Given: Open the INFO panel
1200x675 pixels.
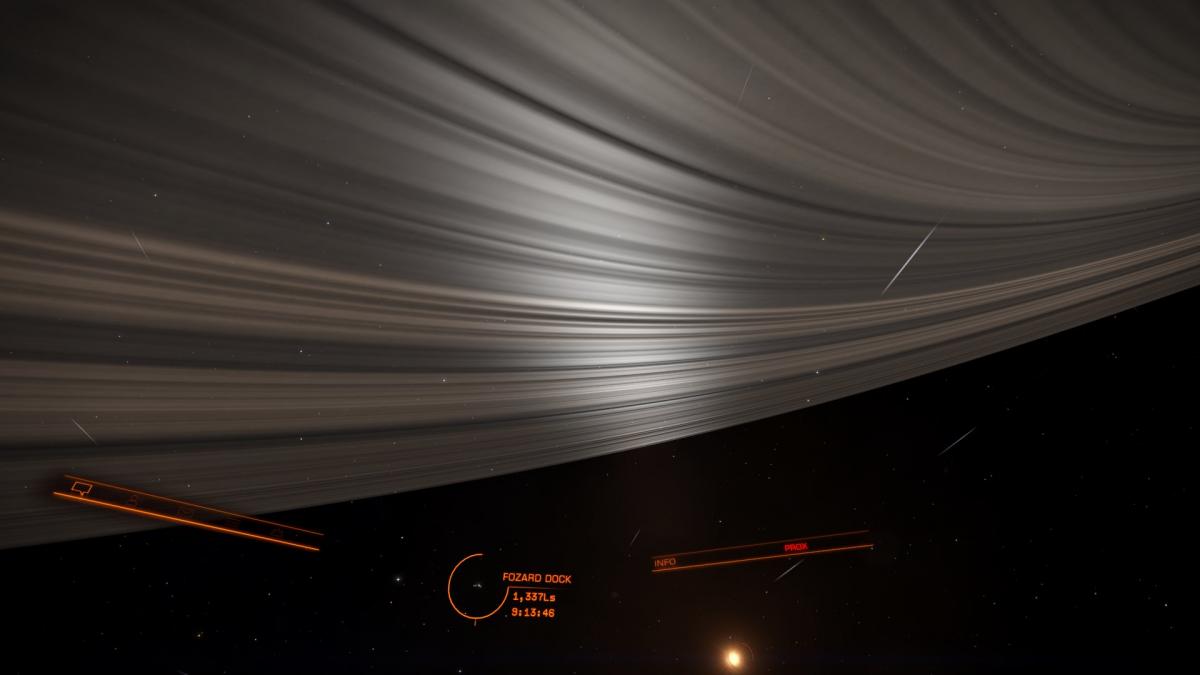Looking at the screenshot, I should click(x=665, y=563).
